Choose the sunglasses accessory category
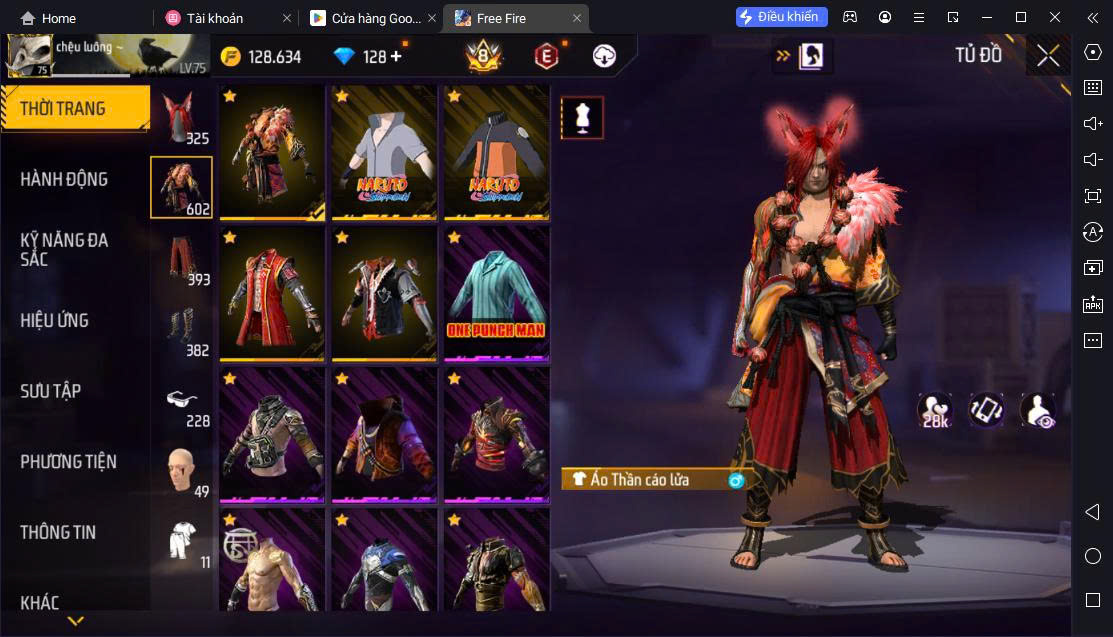Viewport: 1113px width, 637px height. pyautogui.click(x=181, y=401)
